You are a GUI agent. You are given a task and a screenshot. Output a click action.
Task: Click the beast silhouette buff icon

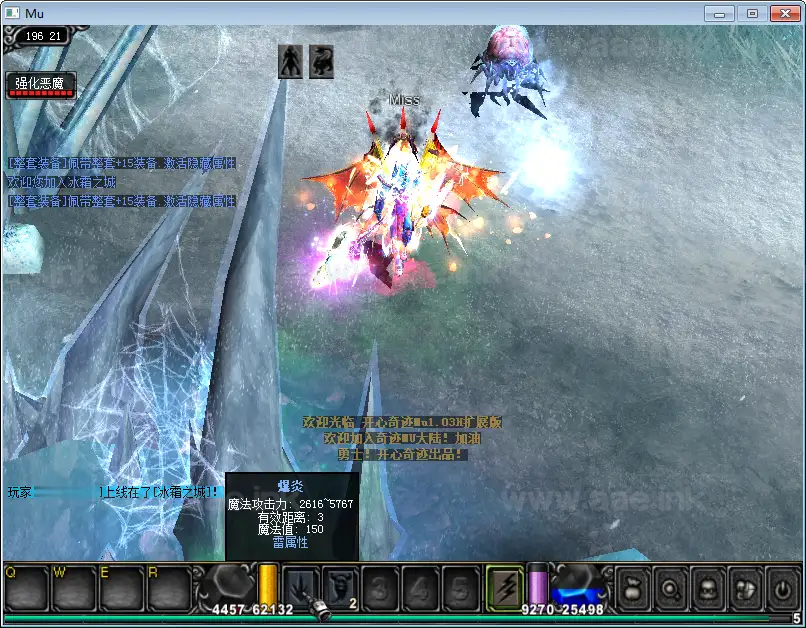[321, 61]
